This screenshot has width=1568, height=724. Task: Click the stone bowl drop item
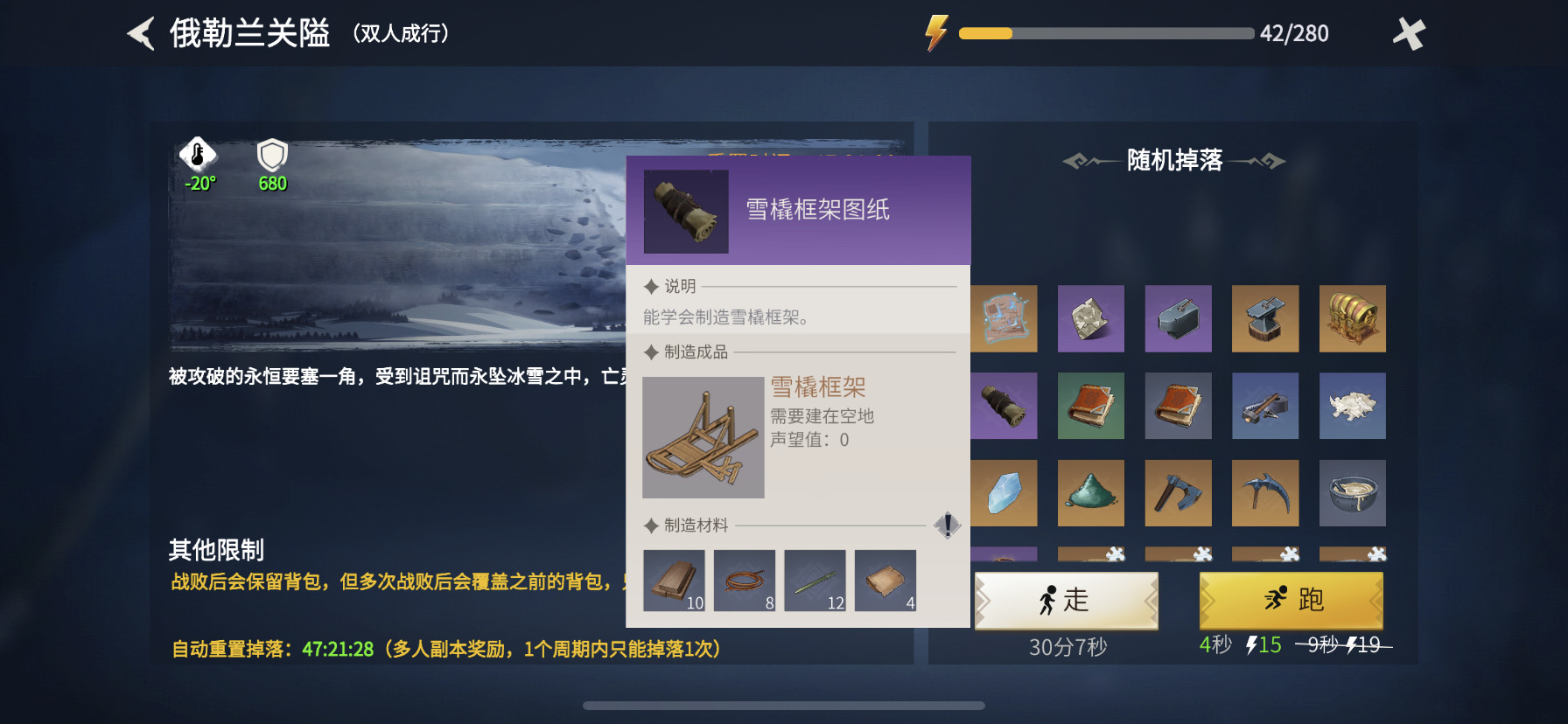(1353, 492)
